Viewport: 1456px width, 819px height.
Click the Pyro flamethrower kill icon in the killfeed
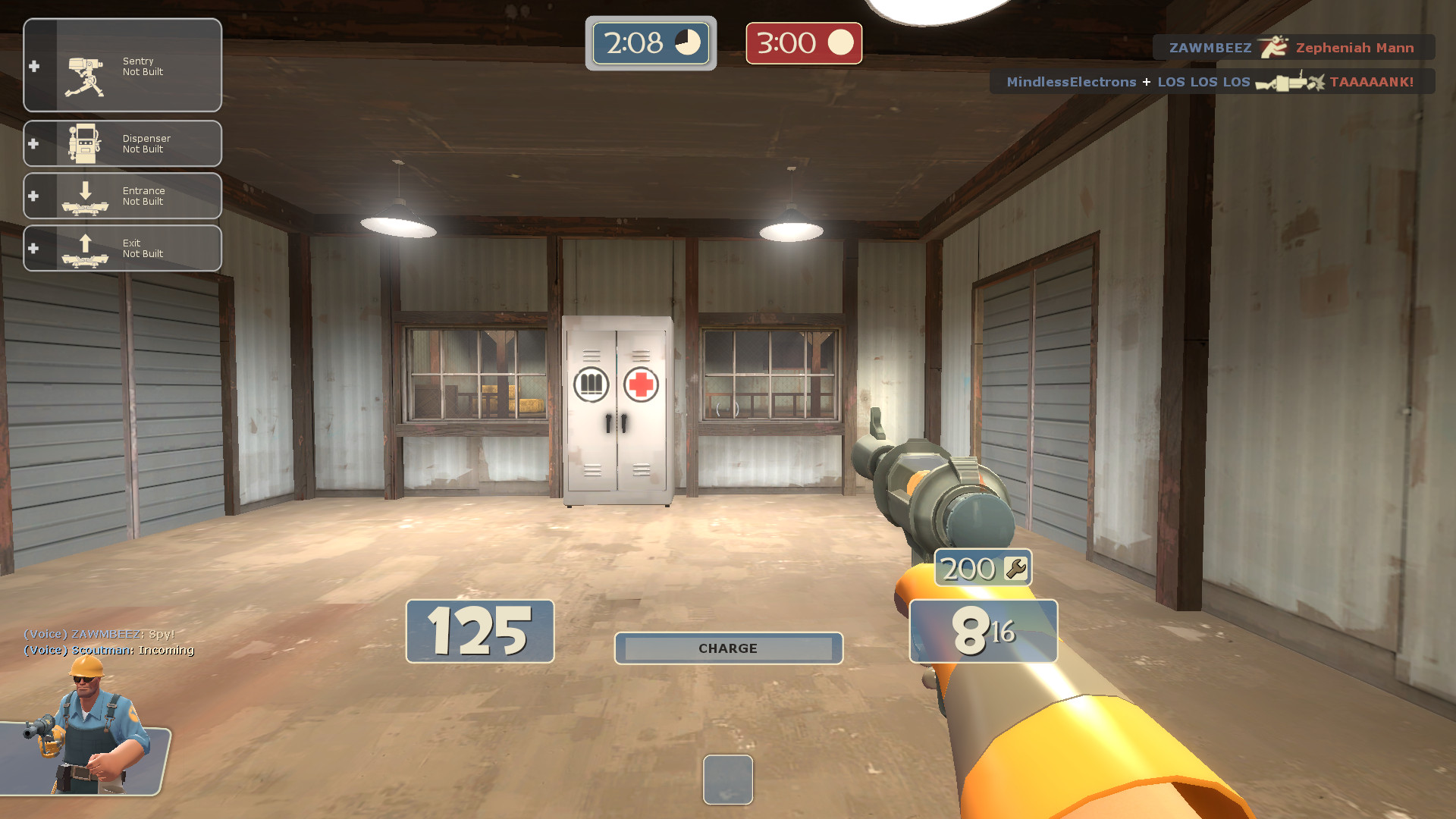pyautogui.click(x=1274, y=47)
